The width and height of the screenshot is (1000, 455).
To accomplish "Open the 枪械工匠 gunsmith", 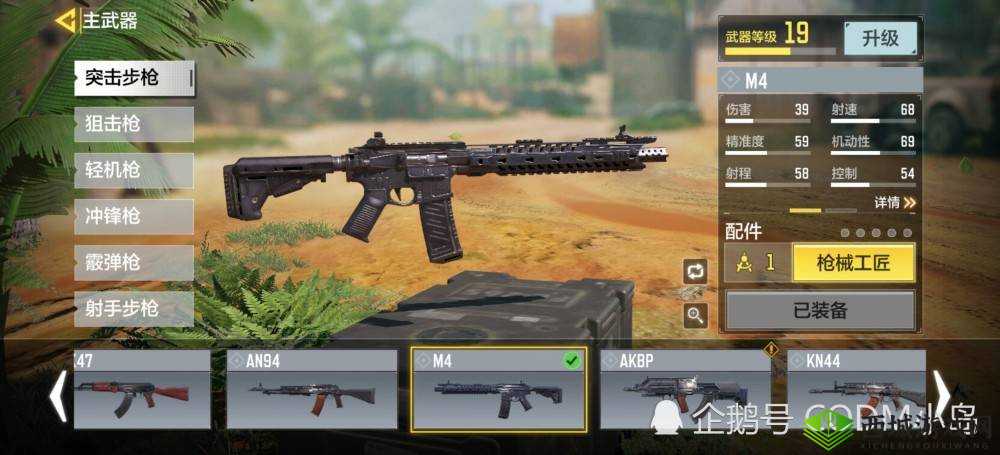I will pos(852,263).
